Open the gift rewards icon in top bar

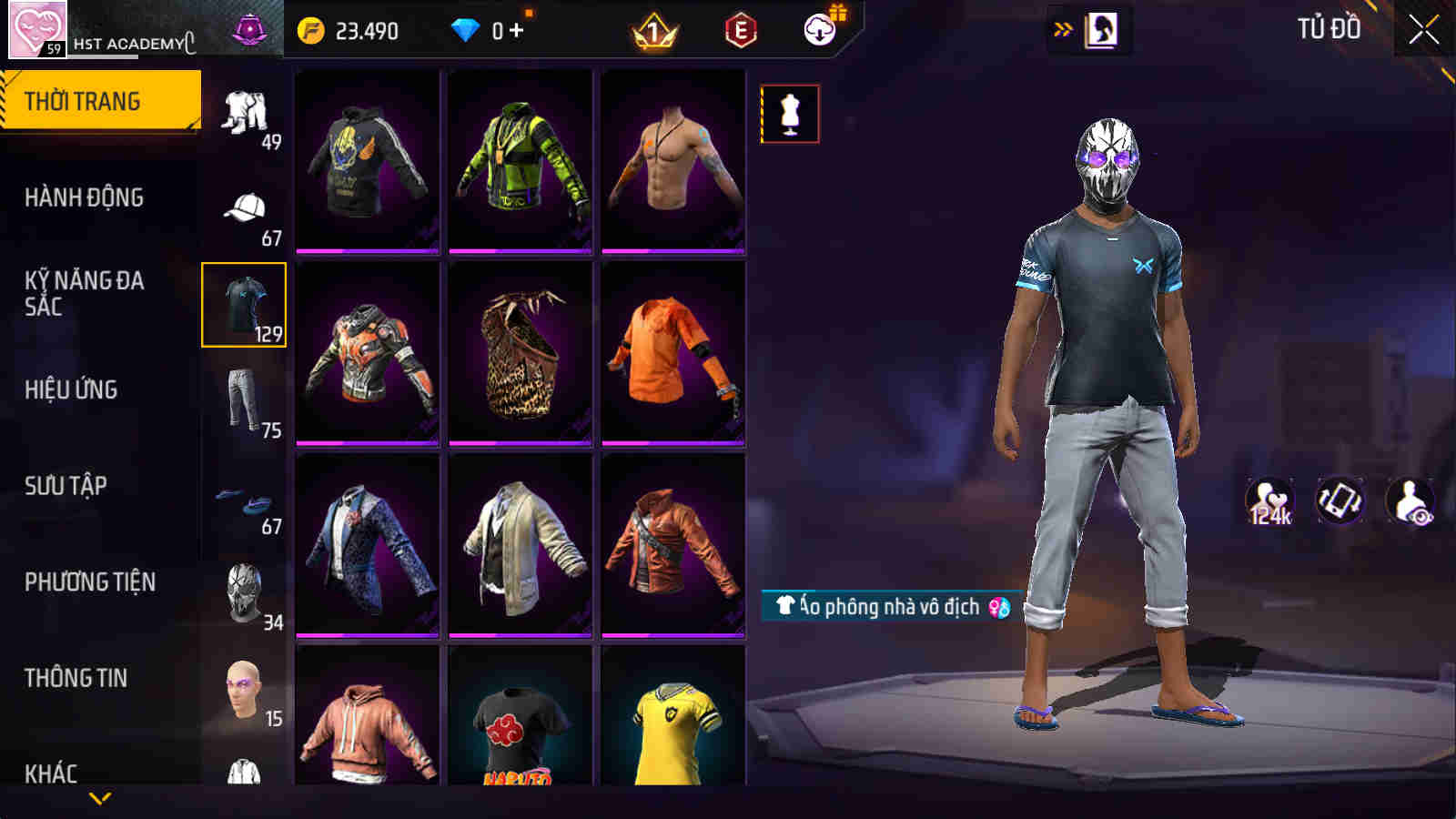click(x=818, y=29)
